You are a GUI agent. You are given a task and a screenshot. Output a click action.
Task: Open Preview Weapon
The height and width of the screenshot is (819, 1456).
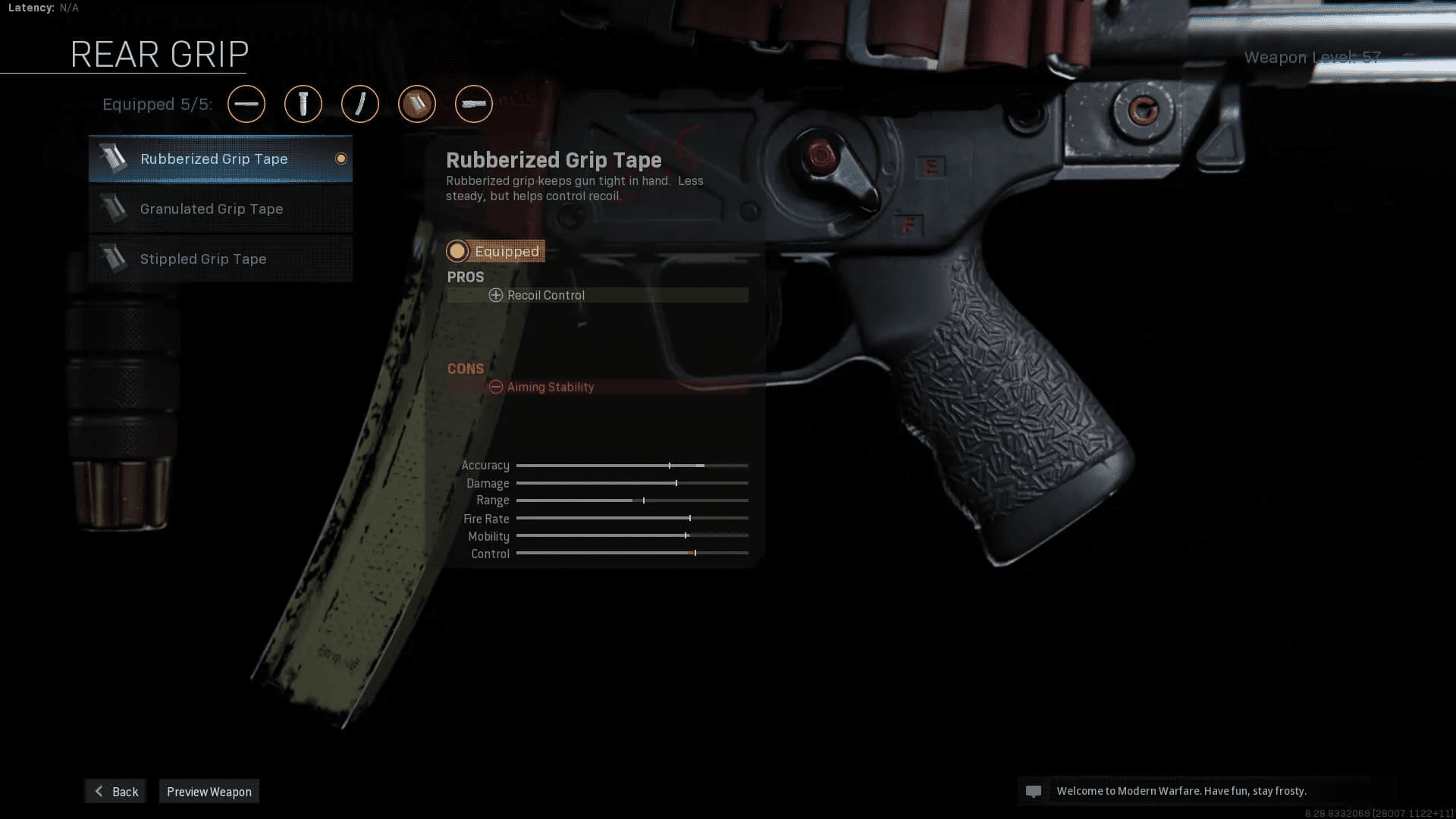click(x=209, y=791)
